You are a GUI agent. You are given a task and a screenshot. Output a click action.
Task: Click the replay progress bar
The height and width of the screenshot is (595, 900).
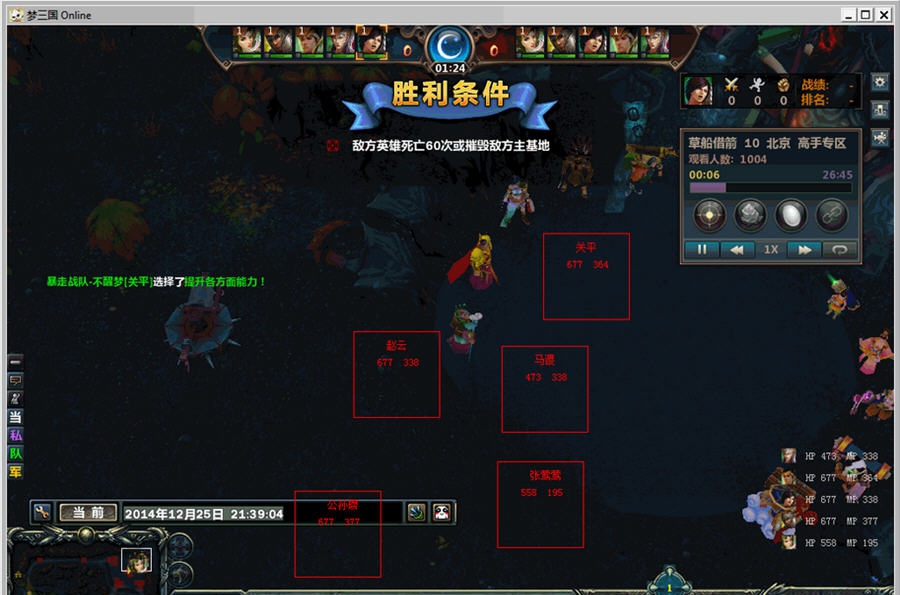tap(770, 187)
